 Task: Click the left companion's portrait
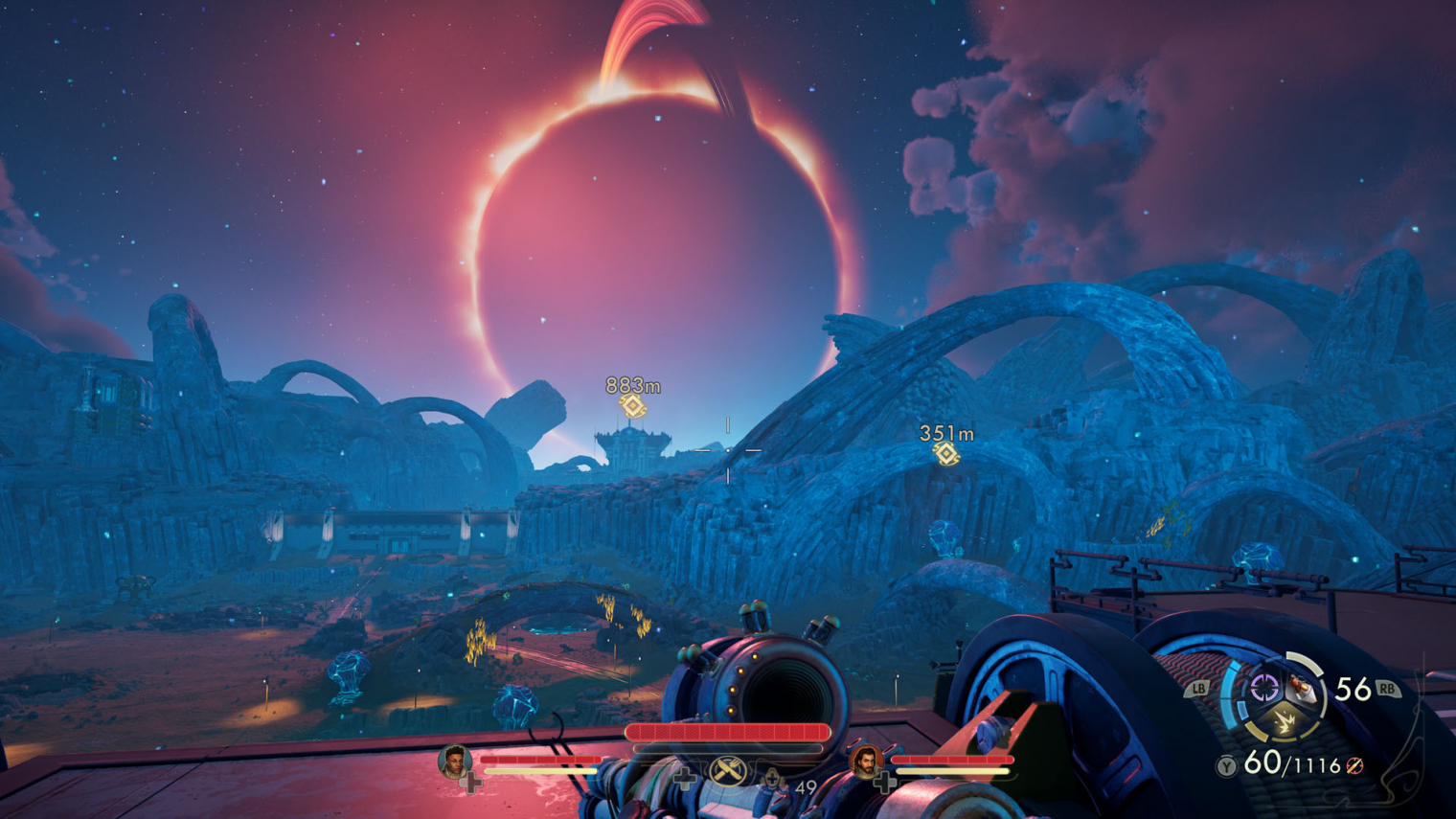[454, 762]
